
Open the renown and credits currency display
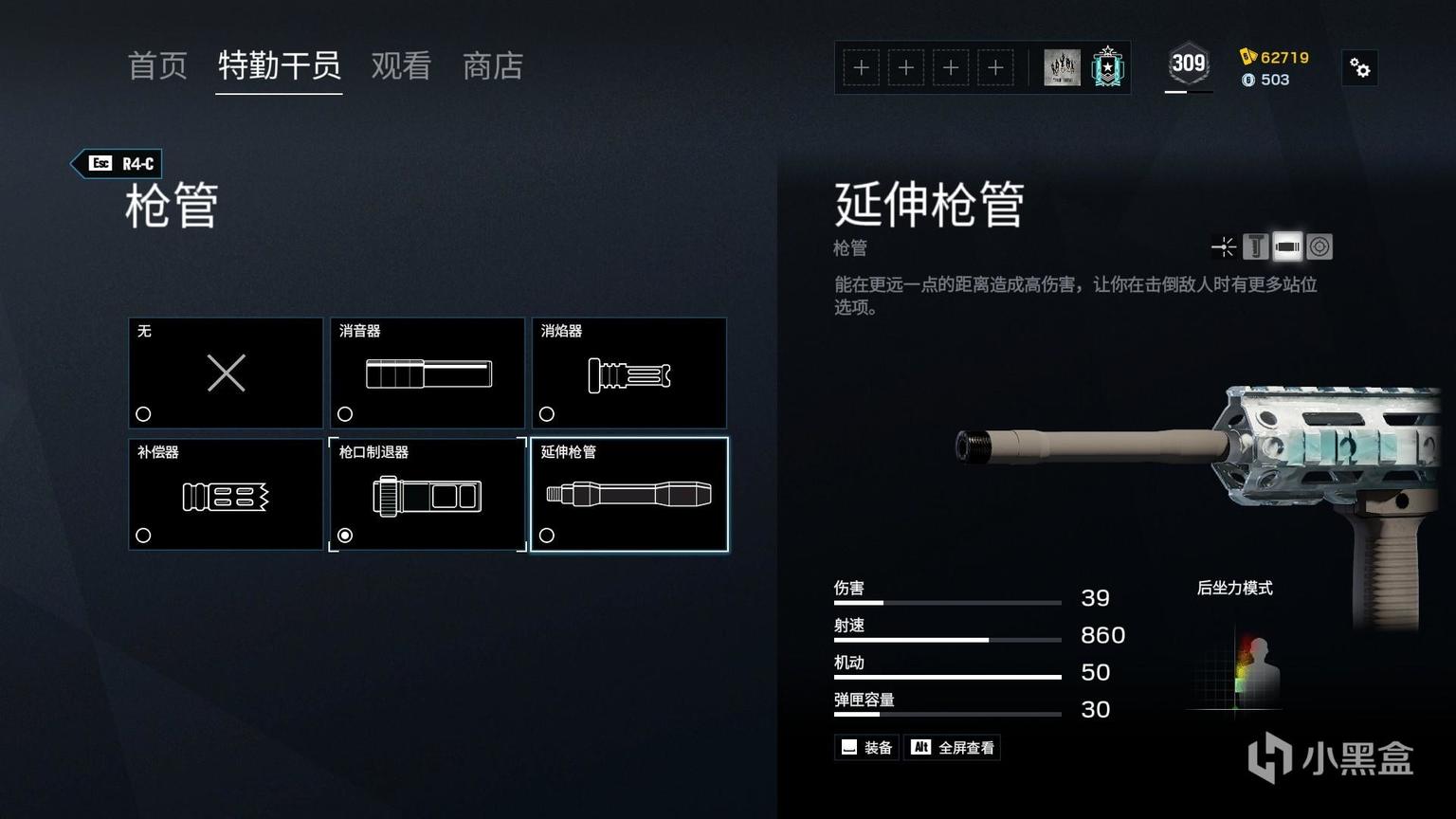pos(1274,68)
